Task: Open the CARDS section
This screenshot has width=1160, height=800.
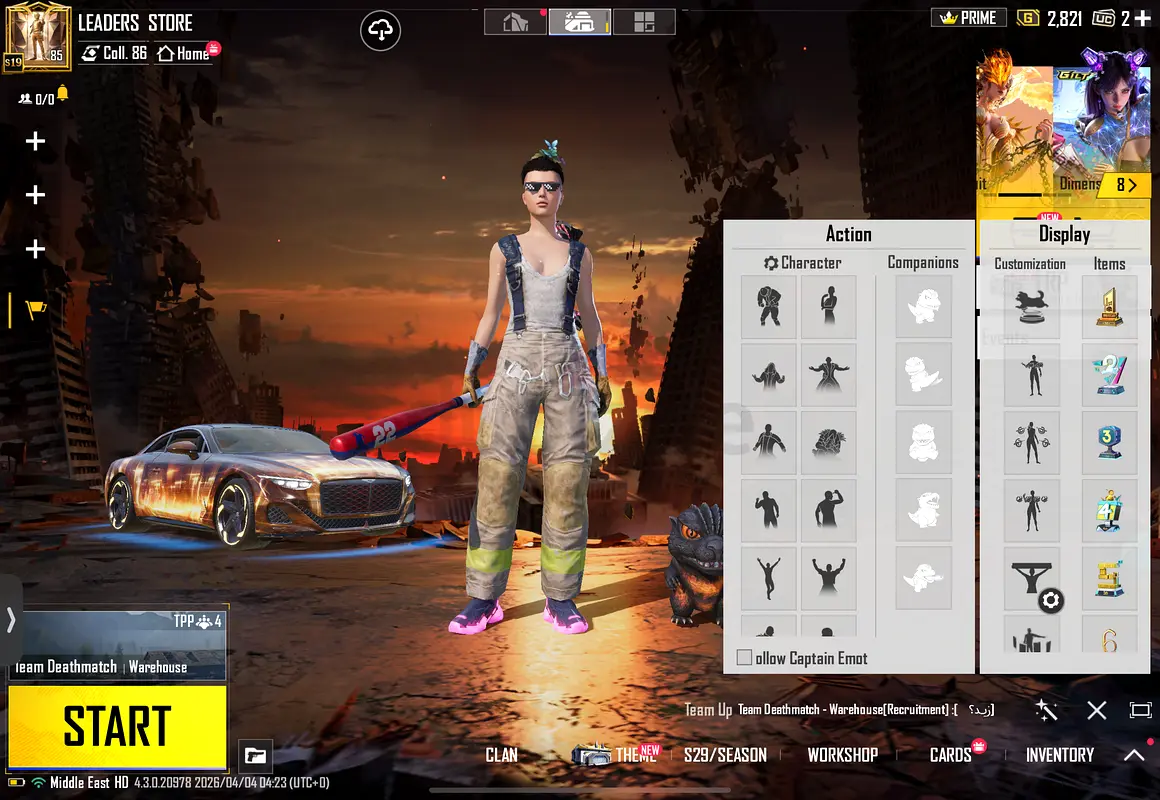Action: [950, 755]
